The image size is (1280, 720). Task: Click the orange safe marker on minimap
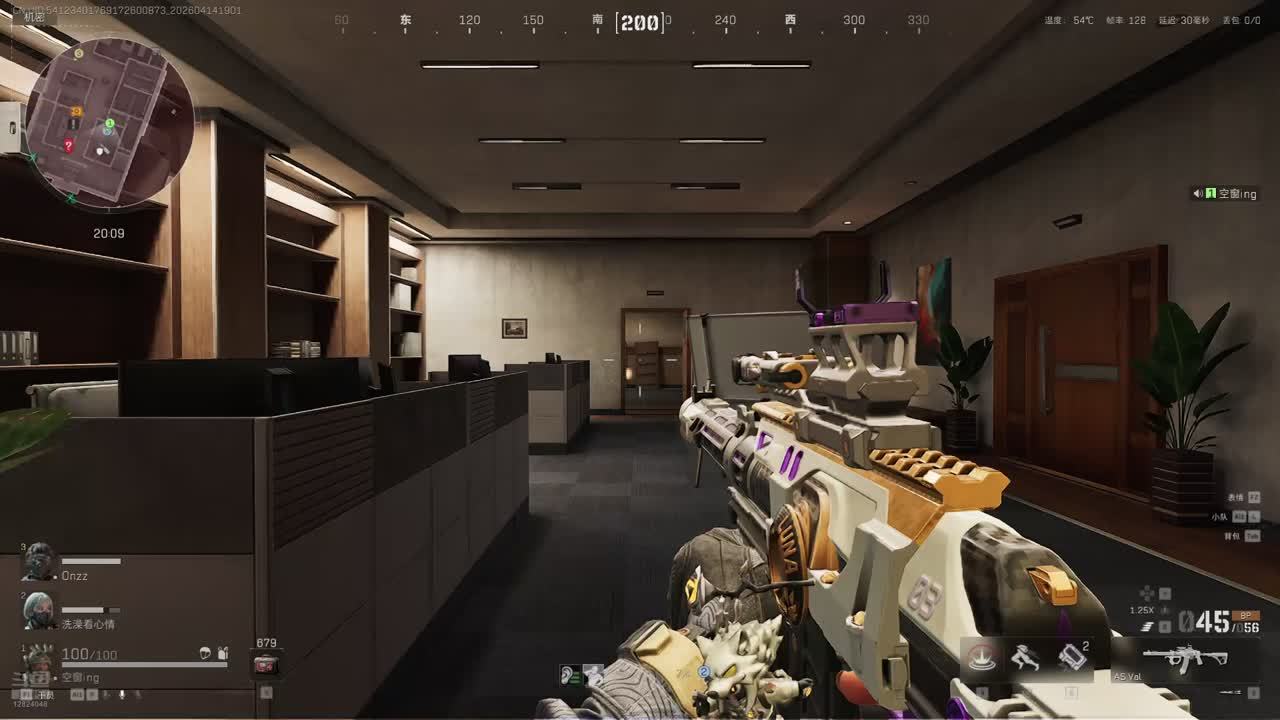76,110
